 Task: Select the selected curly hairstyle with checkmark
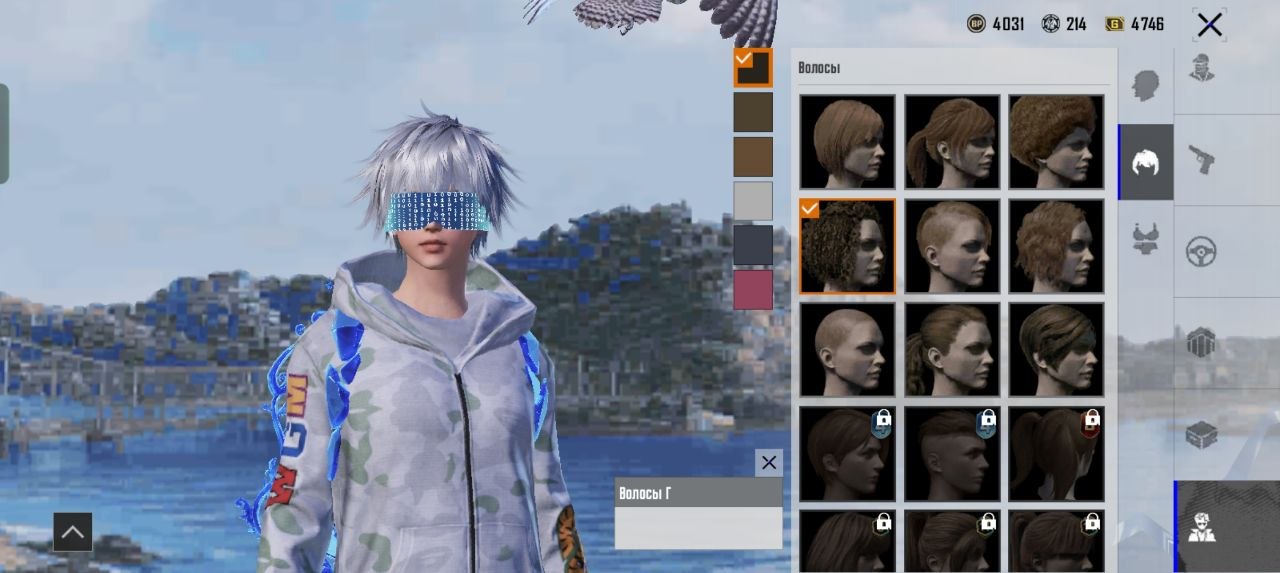coord(847,246)
